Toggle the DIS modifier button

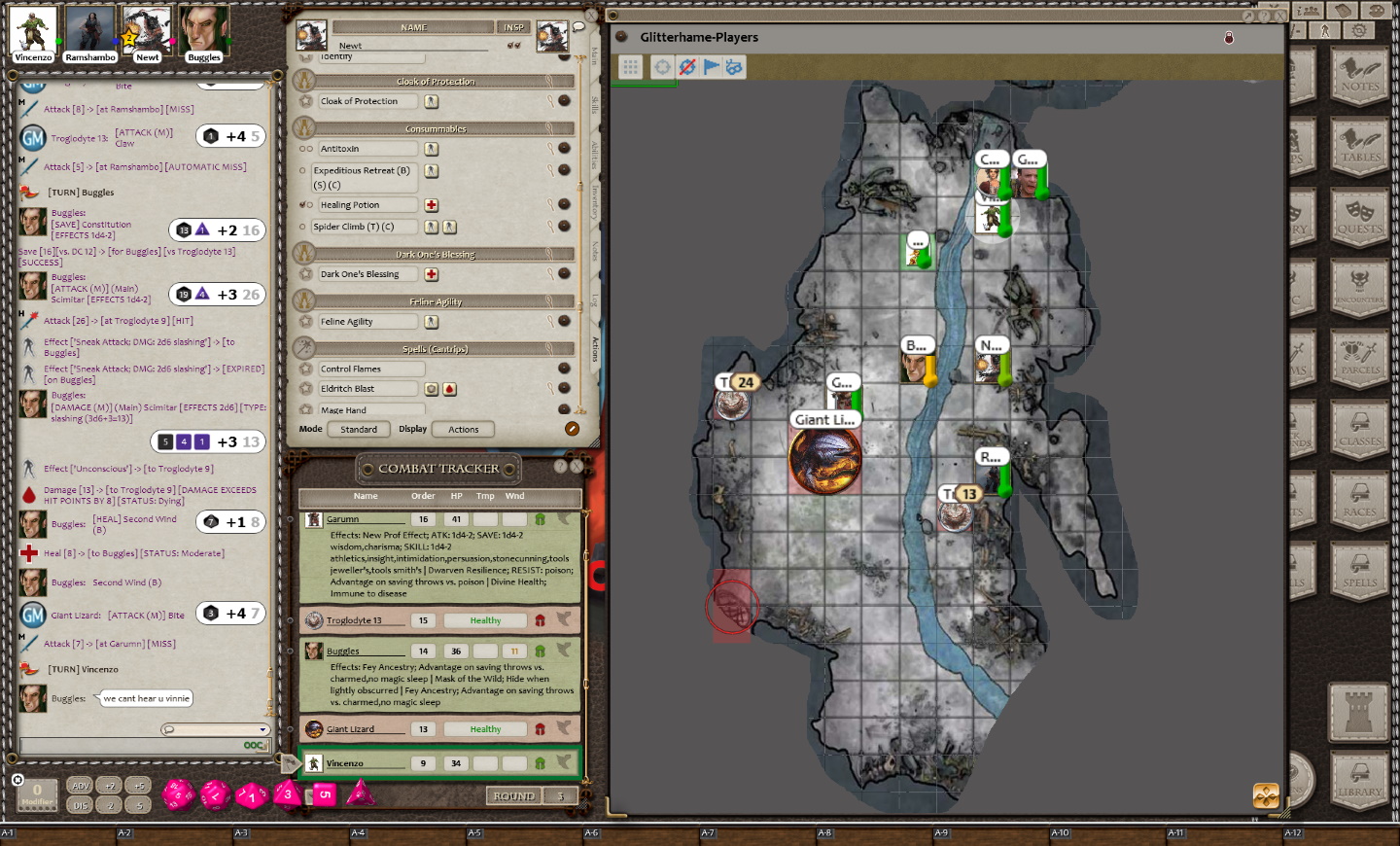click(81, 805)
